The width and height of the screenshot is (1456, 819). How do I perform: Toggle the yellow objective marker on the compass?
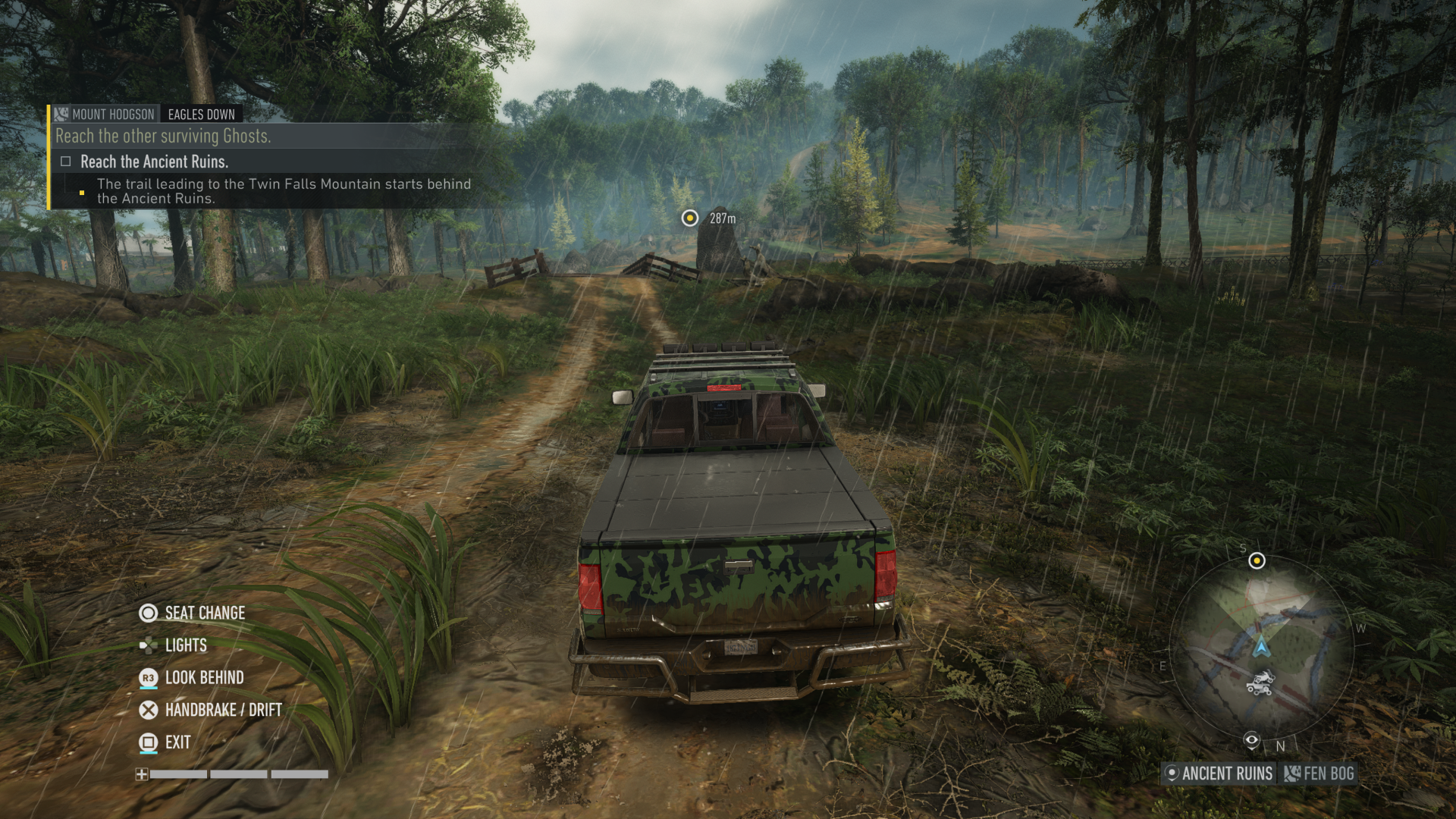coord(1256,561)
